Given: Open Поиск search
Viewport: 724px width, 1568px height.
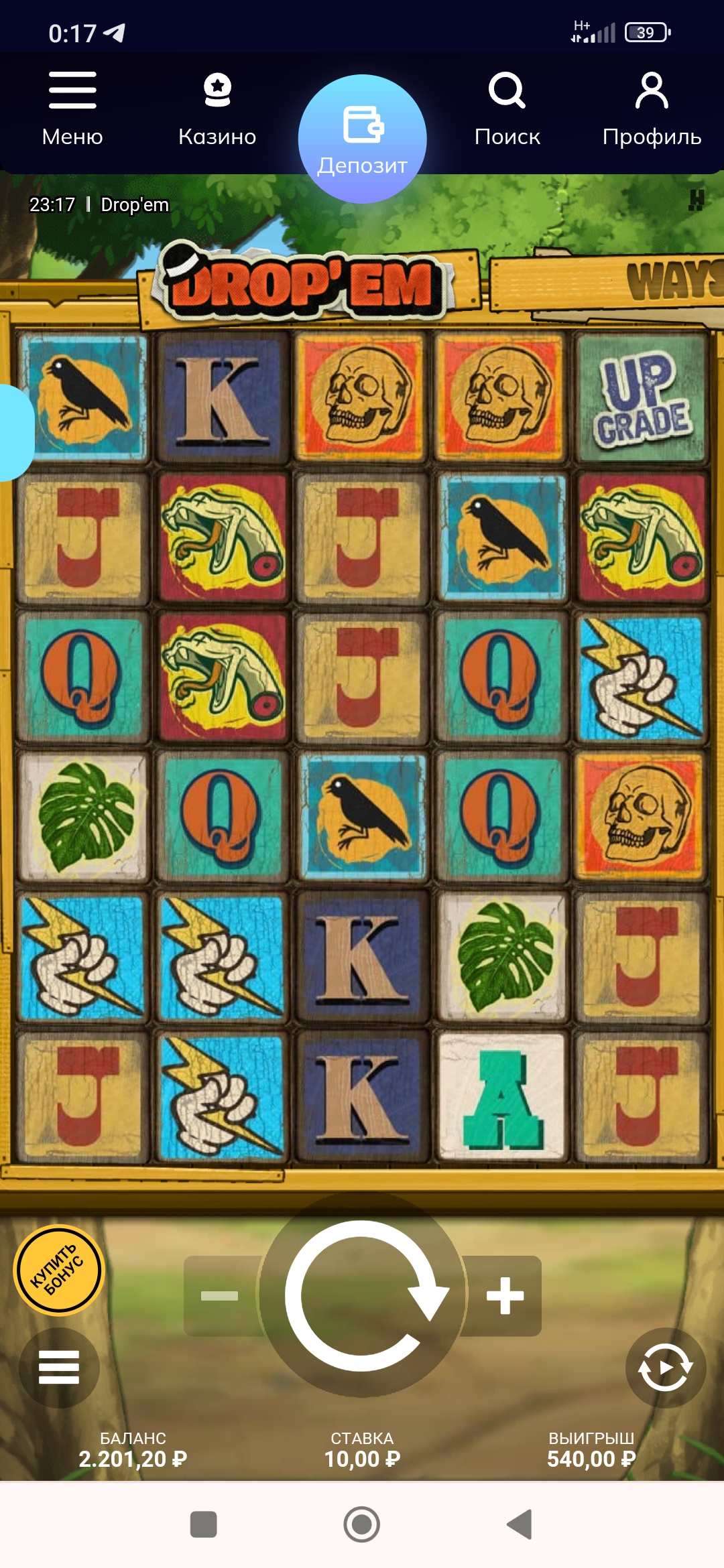Looking at the screenshot, I should [507, 109].
